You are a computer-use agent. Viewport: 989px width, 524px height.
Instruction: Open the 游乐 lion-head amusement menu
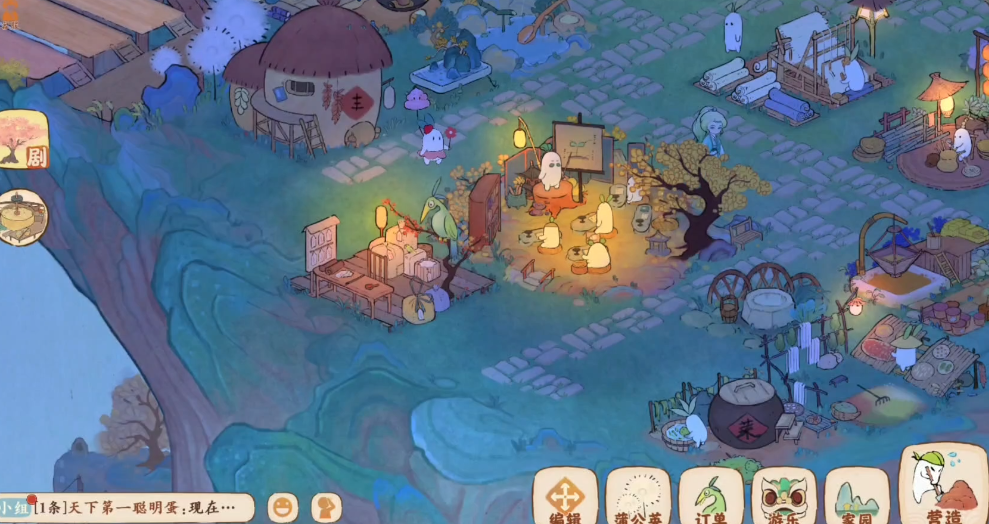coord(784,495)
